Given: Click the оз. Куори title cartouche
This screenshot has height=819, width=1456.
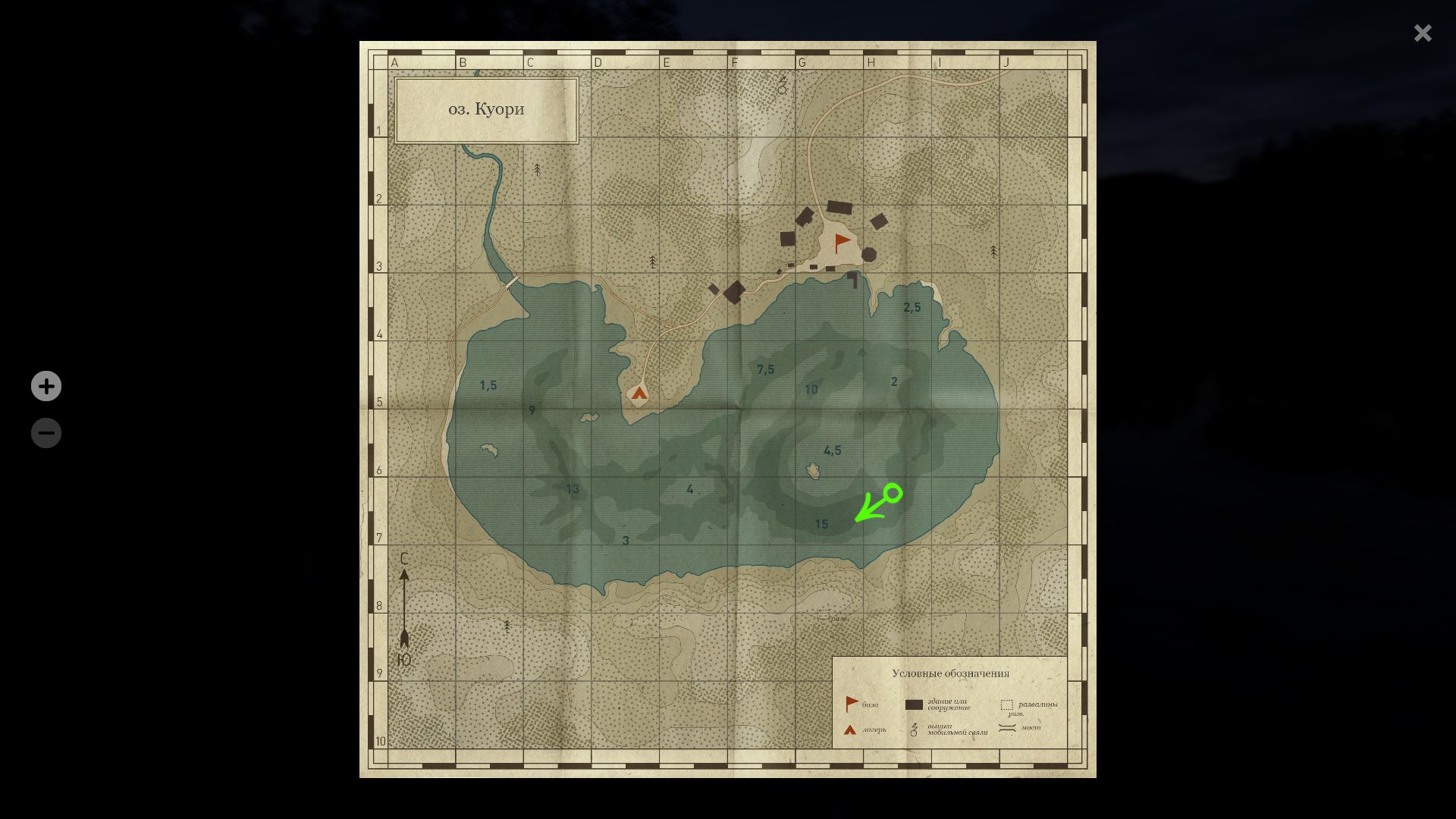Looking at the screenshot, I should [x=486, y=108].
